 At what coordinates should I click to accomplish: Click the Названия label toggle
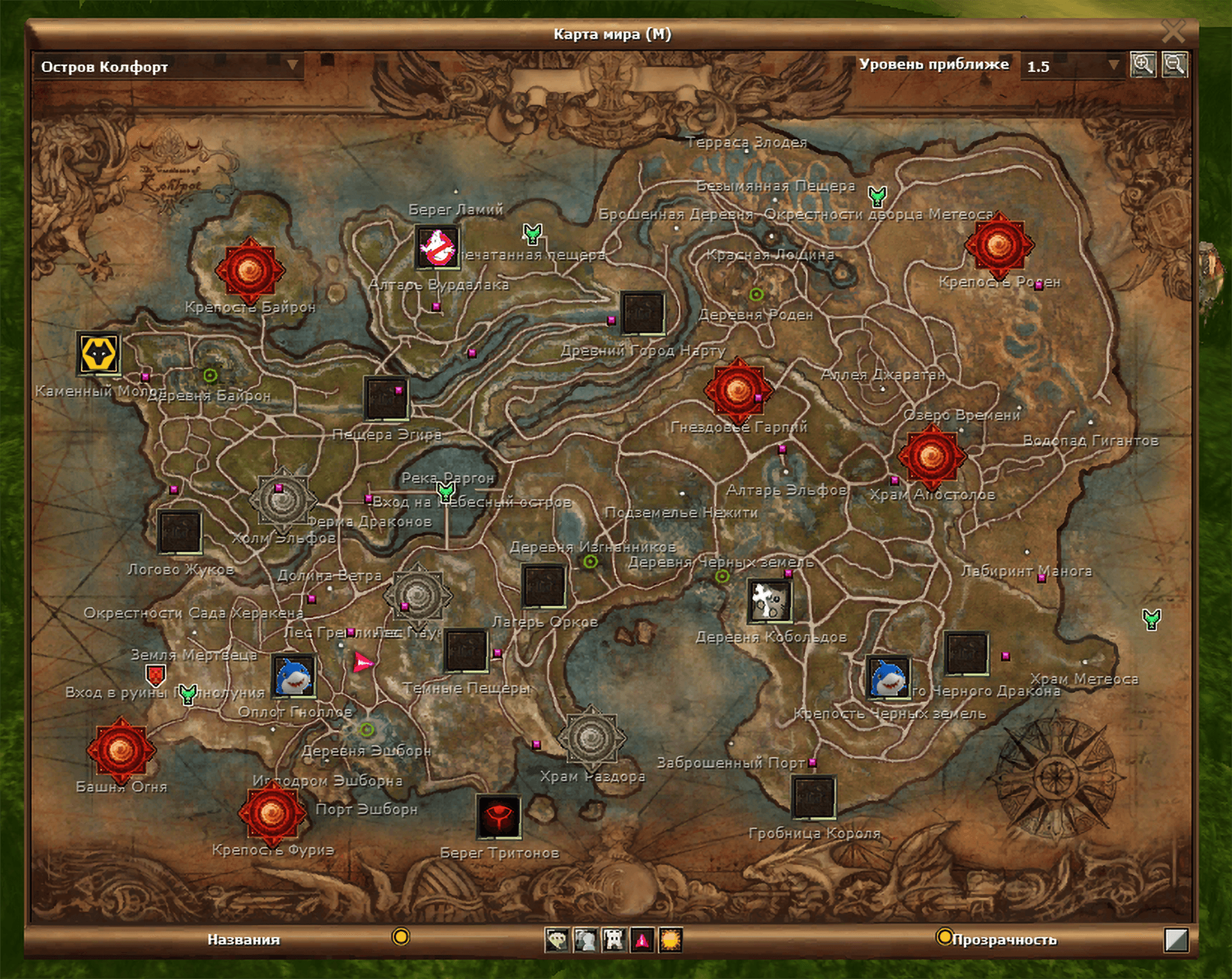243,939
